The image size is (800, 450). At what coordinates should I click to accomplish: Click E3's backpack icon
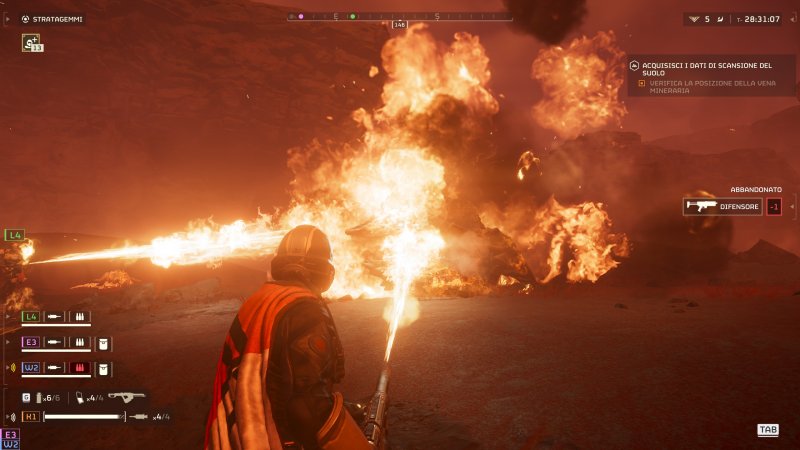pos(103,342)
